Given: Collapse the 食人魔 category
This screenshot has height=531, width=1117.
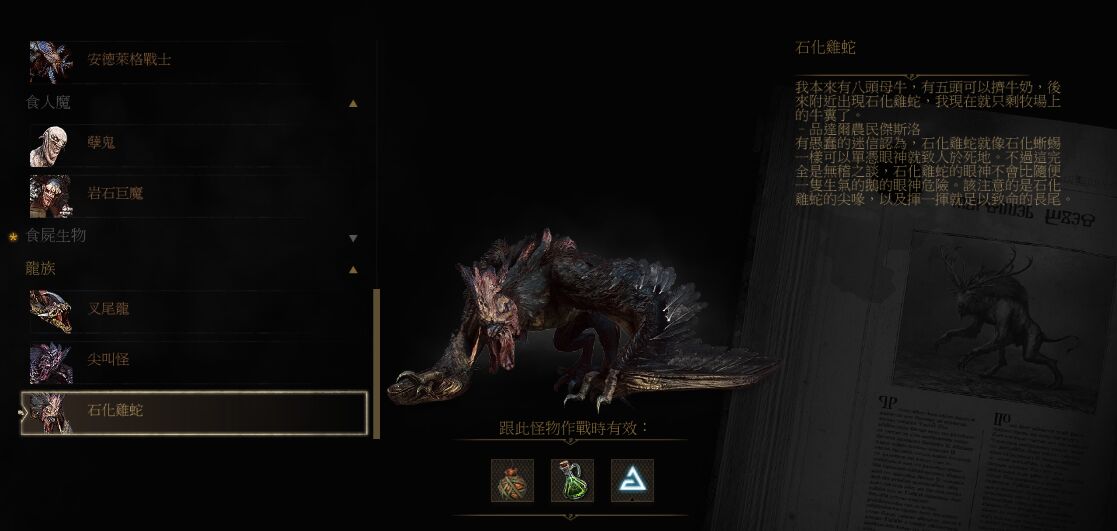Looking at the screenshot, I should point(353,103).
